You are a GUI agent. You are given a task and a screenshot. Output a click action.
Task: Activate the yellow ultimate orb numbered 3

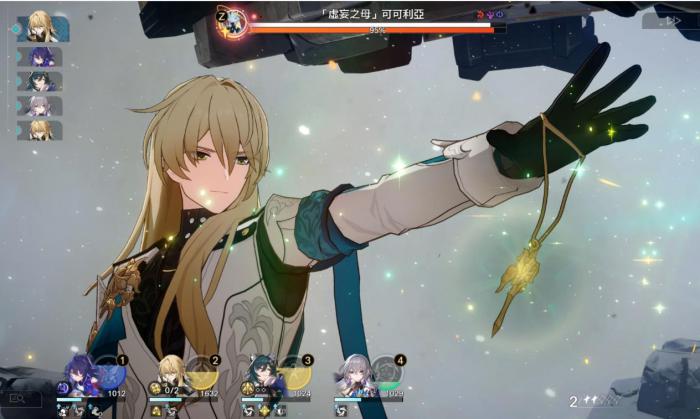click(294, 373)
